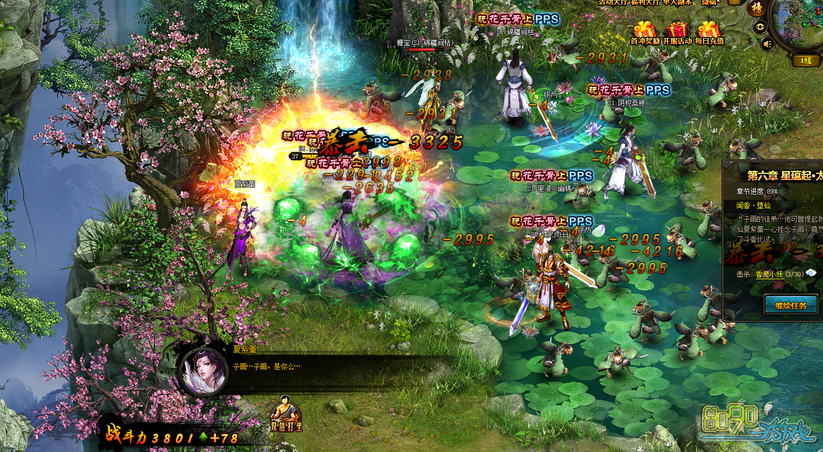The height and width of the screenshot is (452, 823).
Task: Open the 每日充值 daily recharge gift
Action: pos(711,32)
